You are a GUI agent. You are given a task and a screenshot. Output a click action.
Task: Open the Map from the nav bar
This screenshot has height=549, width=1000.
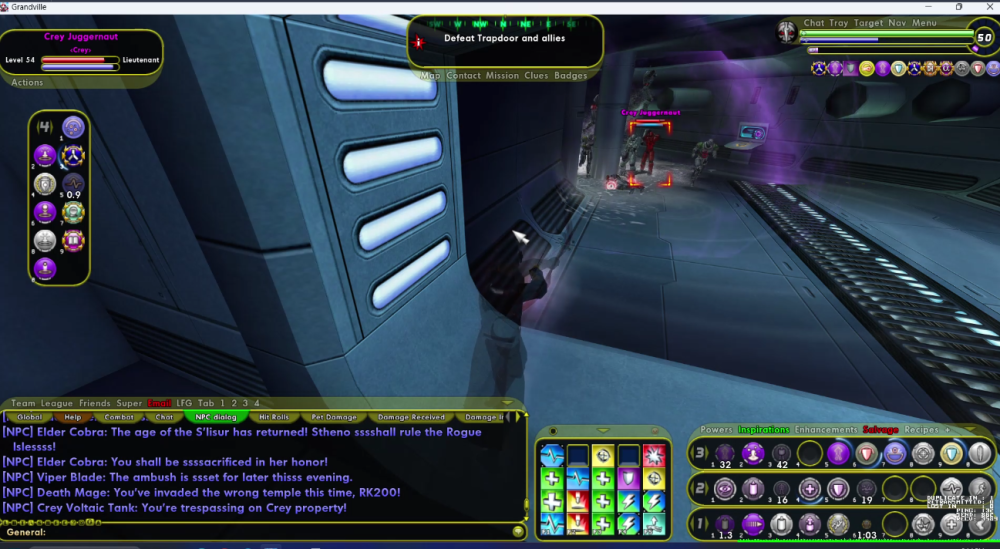pyautogui.click(x=430, y=76)
